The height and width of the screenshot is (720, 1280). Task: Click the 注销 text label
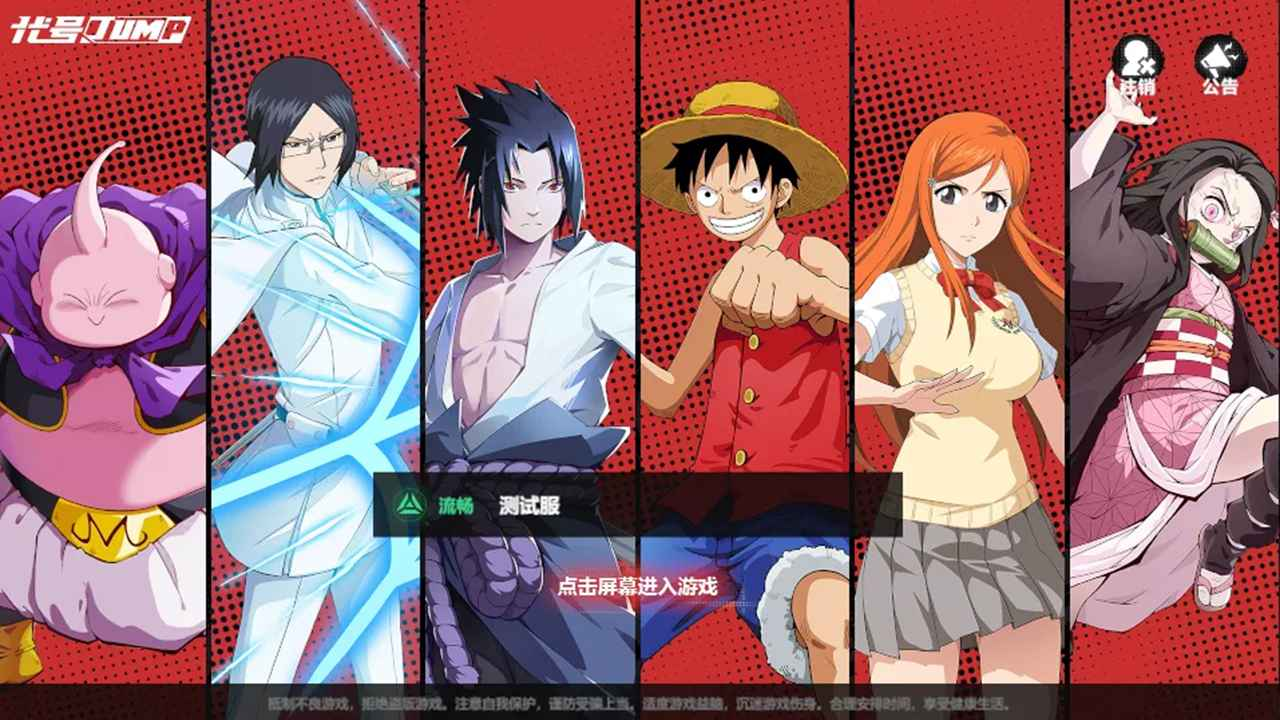tap(1136, 87)
